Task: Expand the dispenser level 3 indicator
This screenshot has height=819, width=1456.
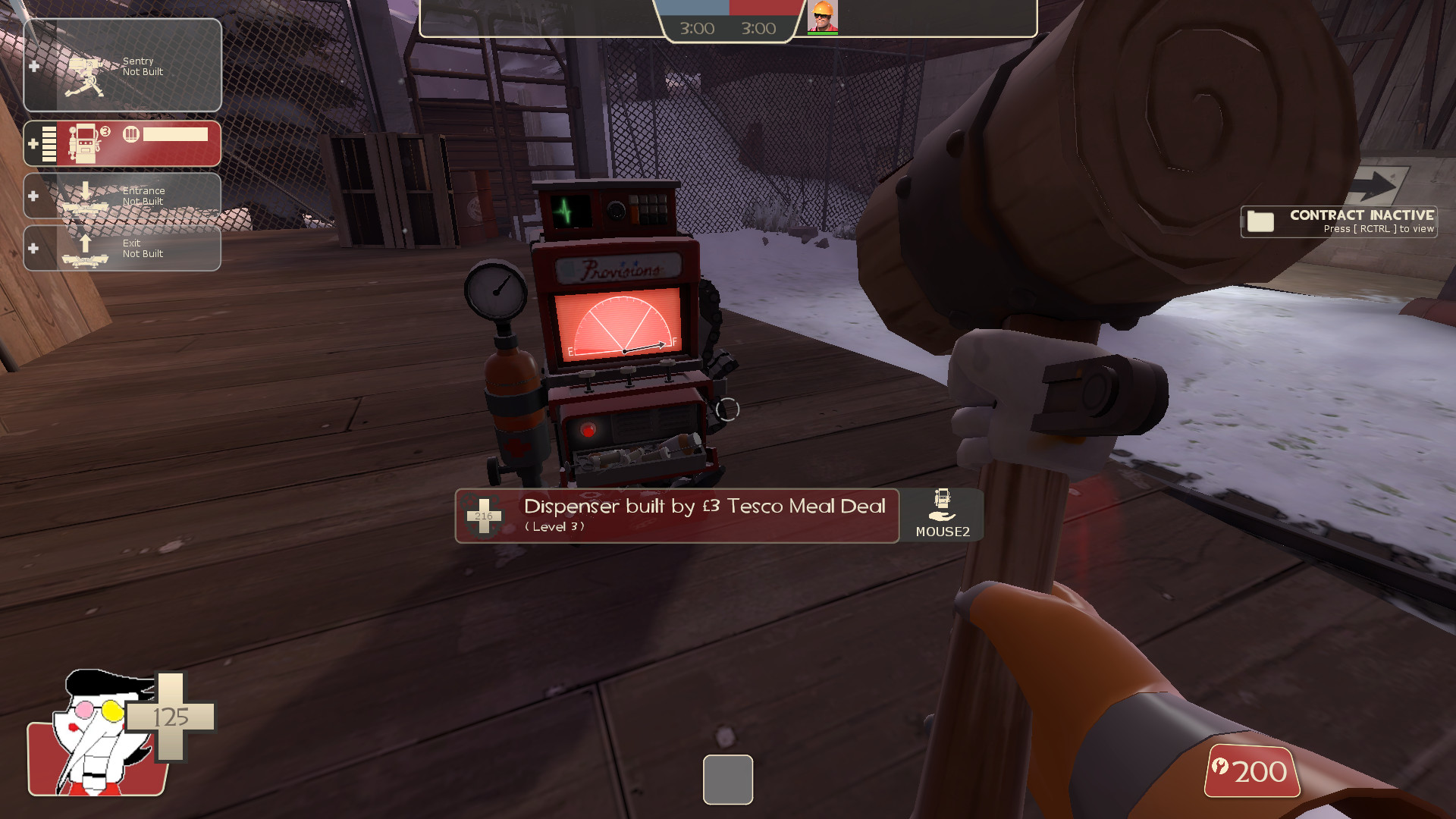Action: pos(105,130)
